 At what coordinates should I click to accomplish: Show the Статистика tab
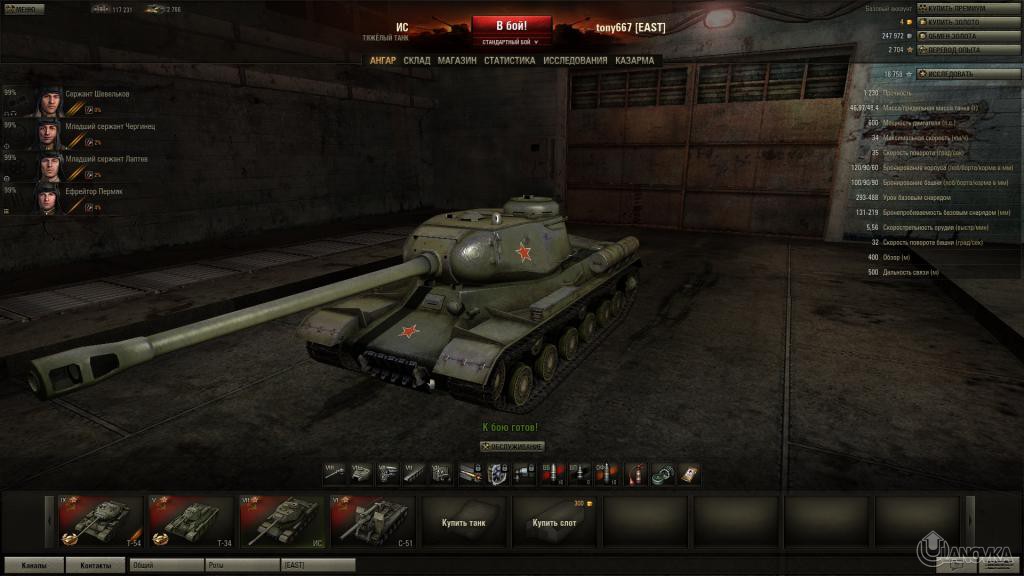click(x=509, y=60)
